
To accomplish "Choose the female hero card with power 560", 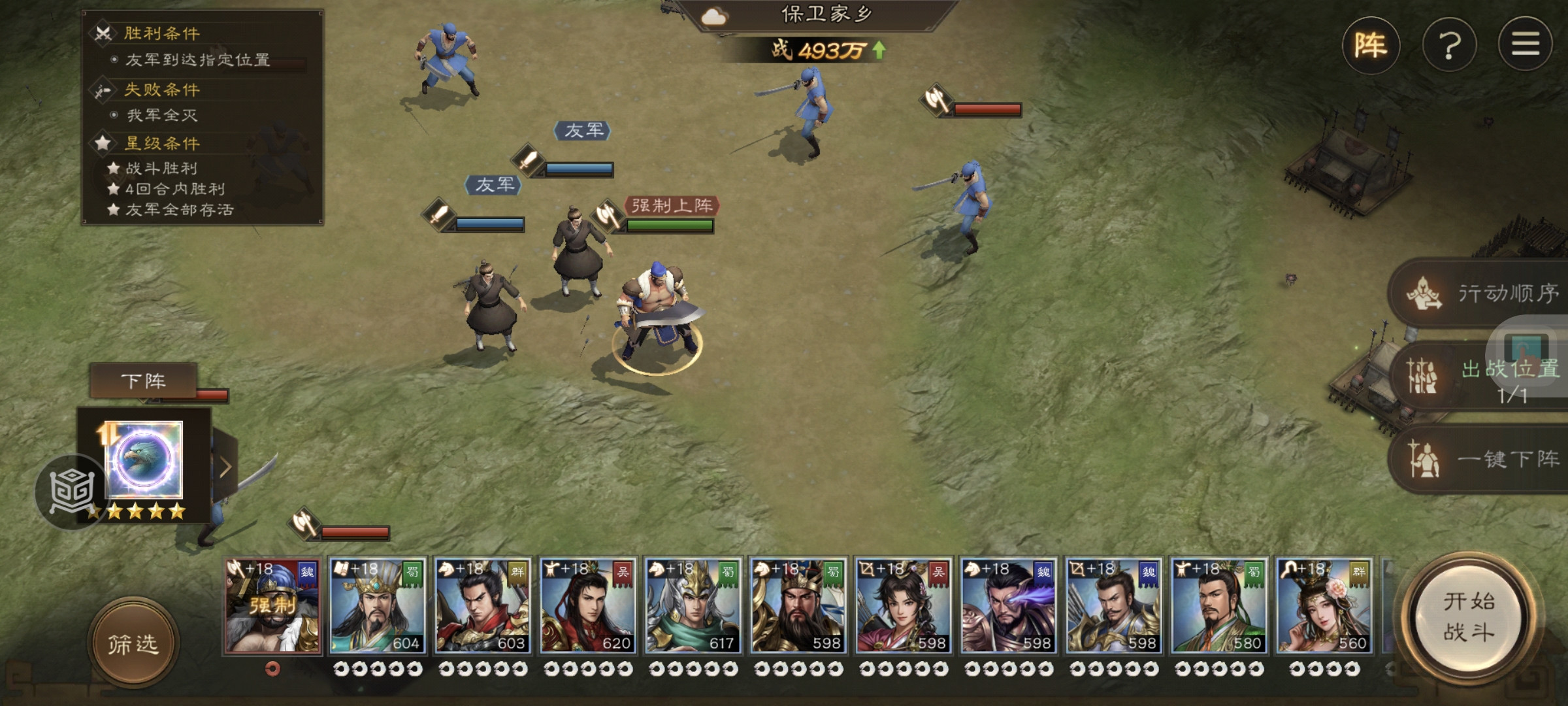I will tap(1324, 605).
